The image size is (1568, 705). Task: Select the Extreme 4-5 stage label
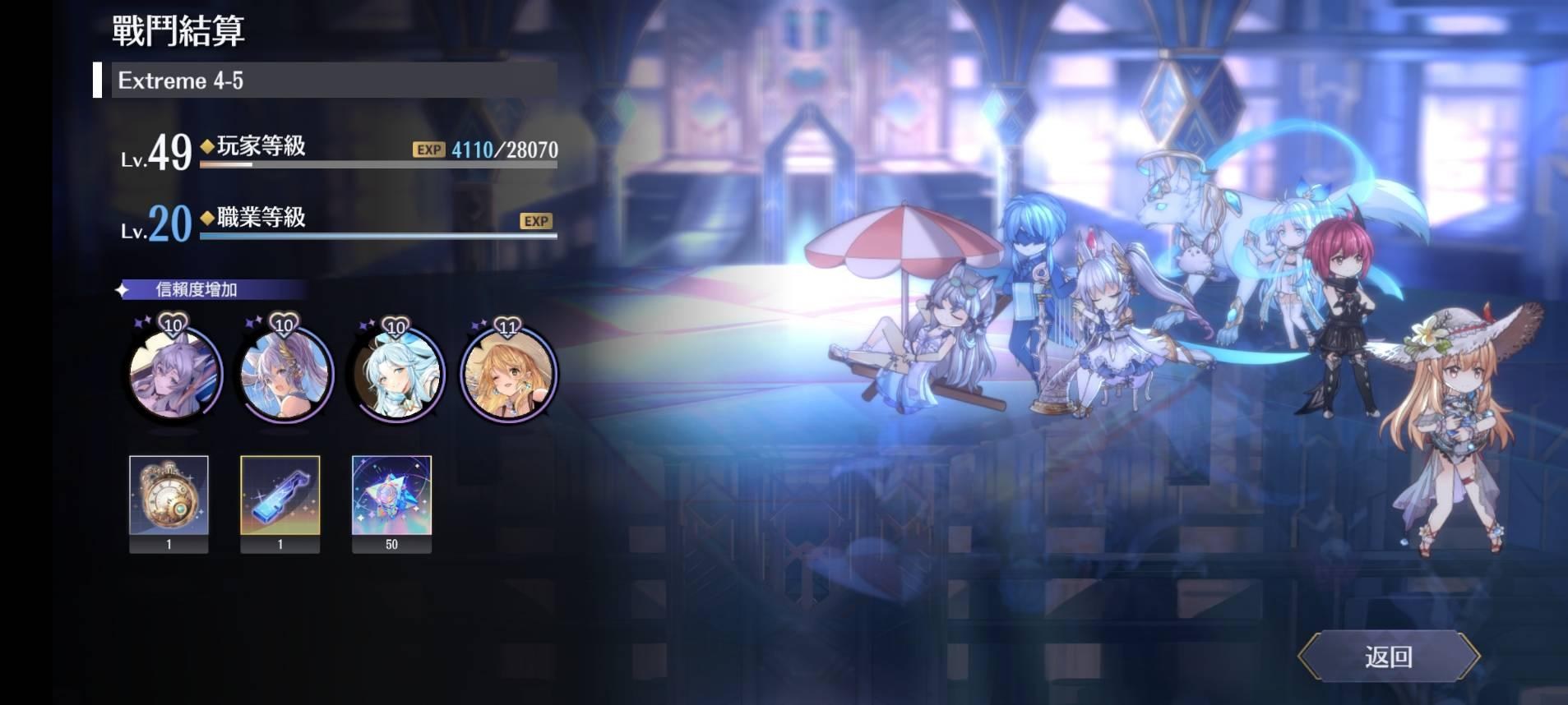click(x=180, y=81)
